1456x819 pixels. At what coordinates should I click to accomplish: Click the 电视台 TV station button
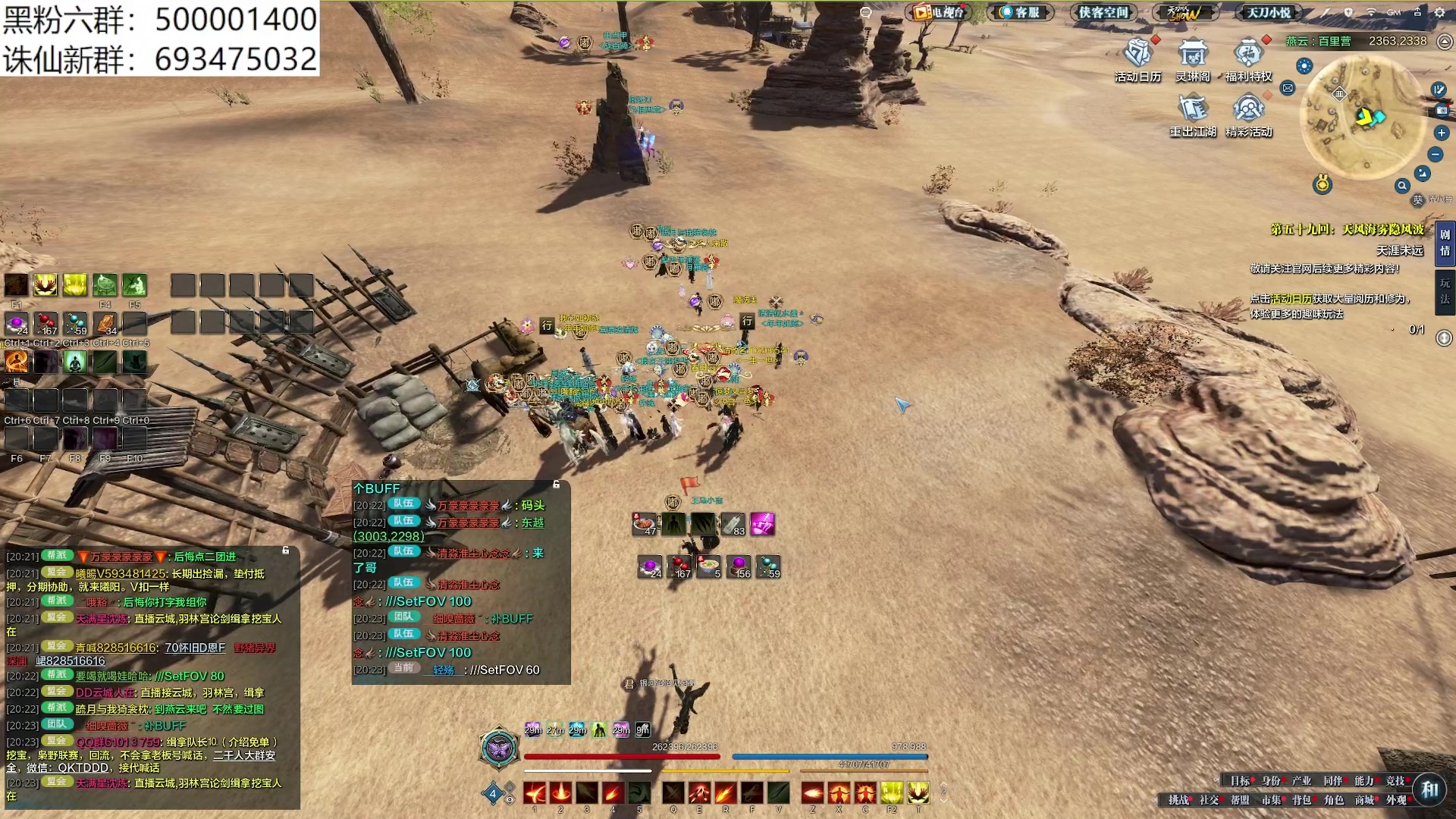click(939, 12)
